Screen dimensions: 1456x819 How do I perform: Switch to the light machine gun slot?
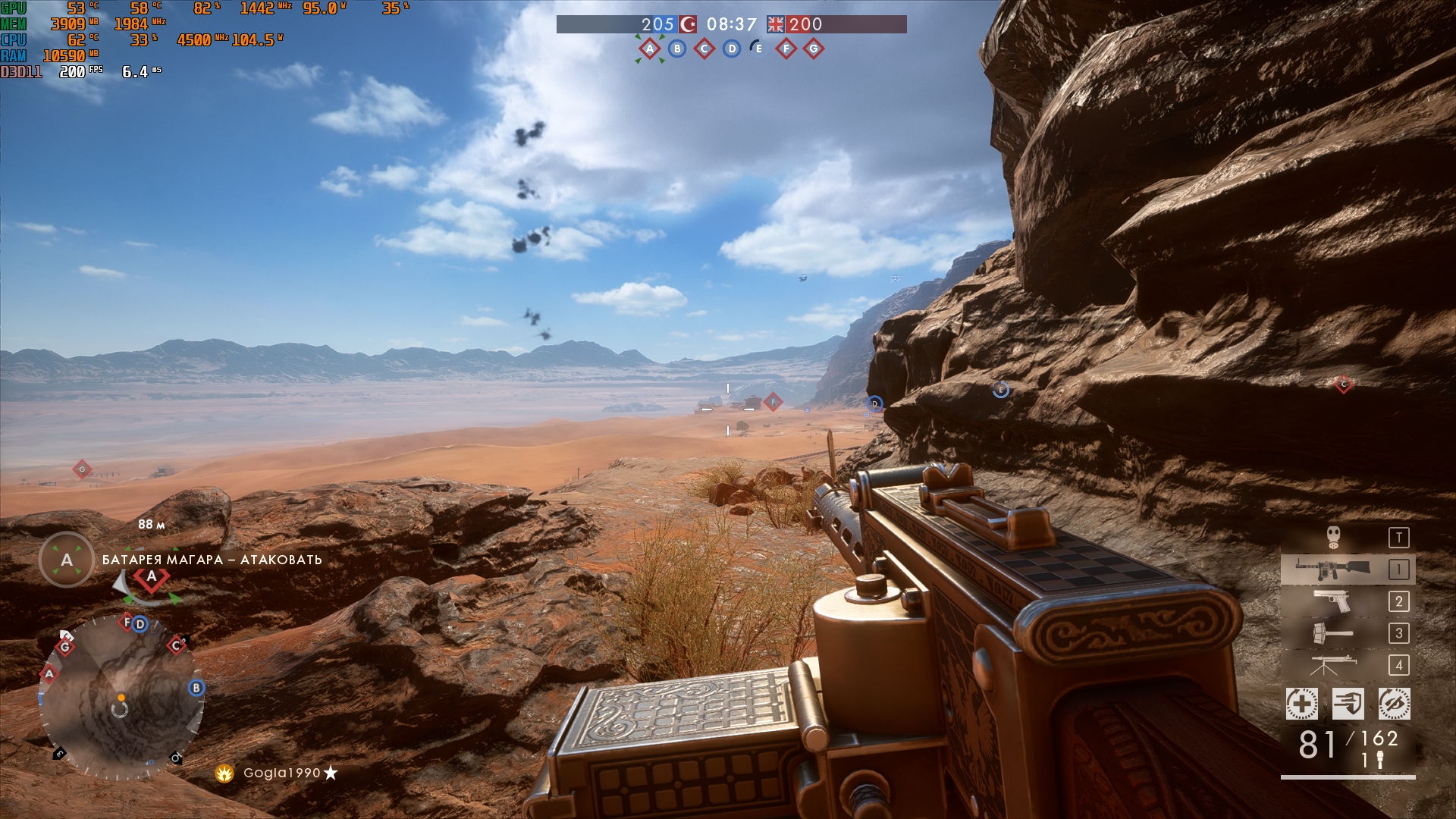point(1332,570)
